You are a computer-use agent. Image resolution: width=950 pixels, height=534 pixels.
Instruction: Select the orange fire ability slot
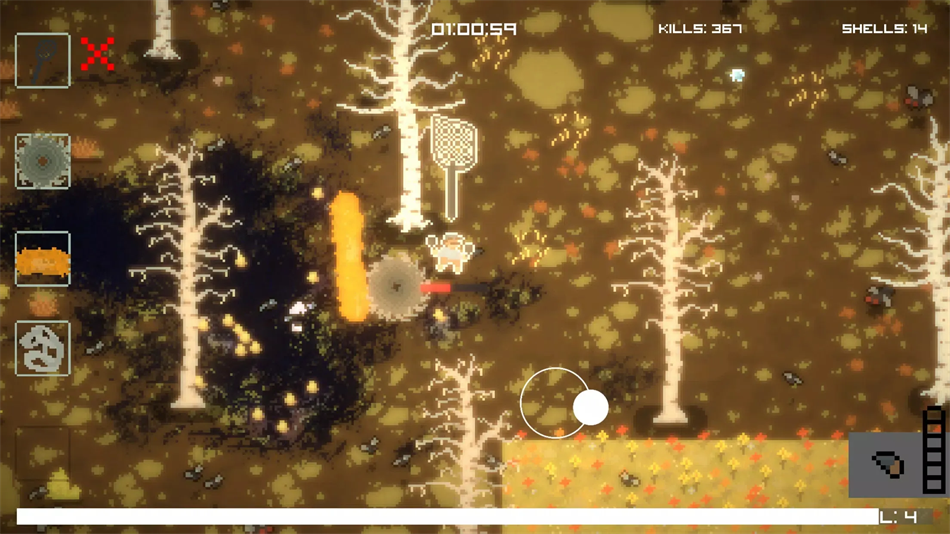pos(43,259)
